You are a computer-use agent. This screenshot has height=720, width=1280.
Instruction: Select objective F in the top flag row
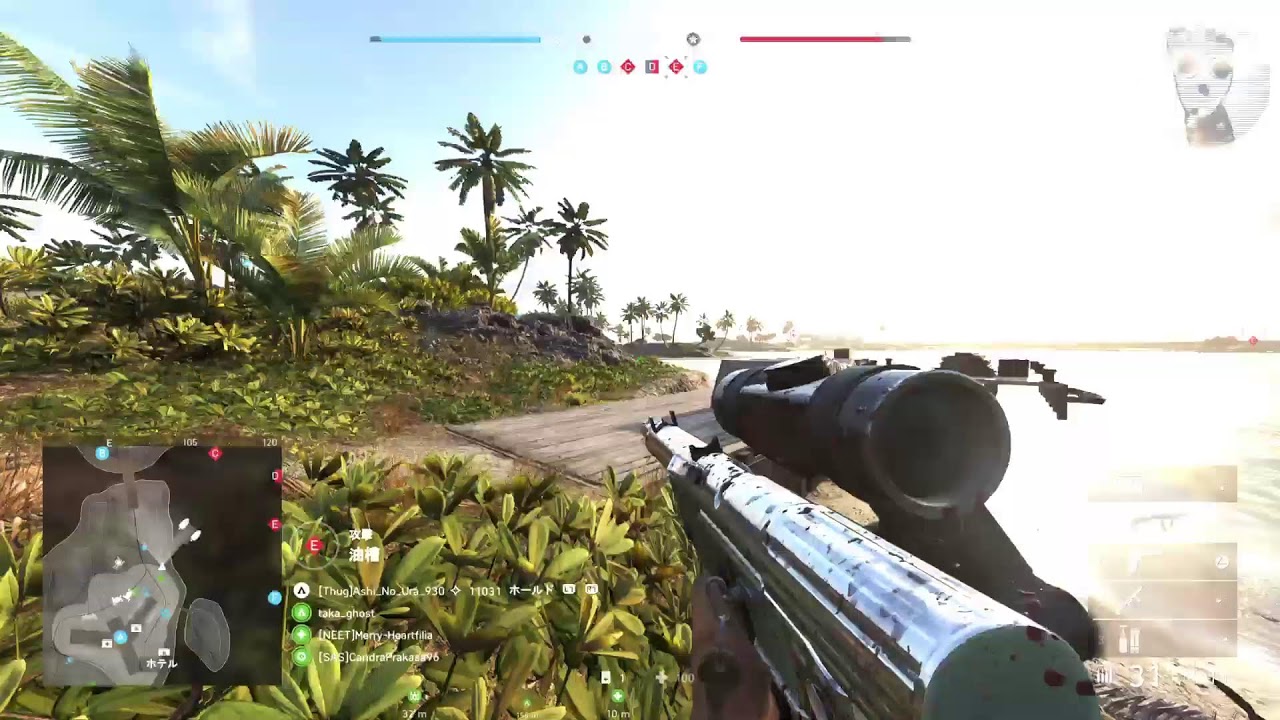[x=700, y=67]
